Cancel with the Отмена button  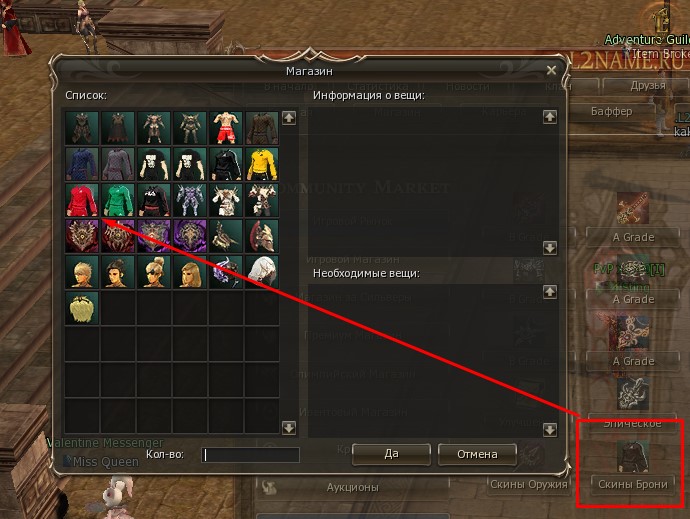(477, 454)
